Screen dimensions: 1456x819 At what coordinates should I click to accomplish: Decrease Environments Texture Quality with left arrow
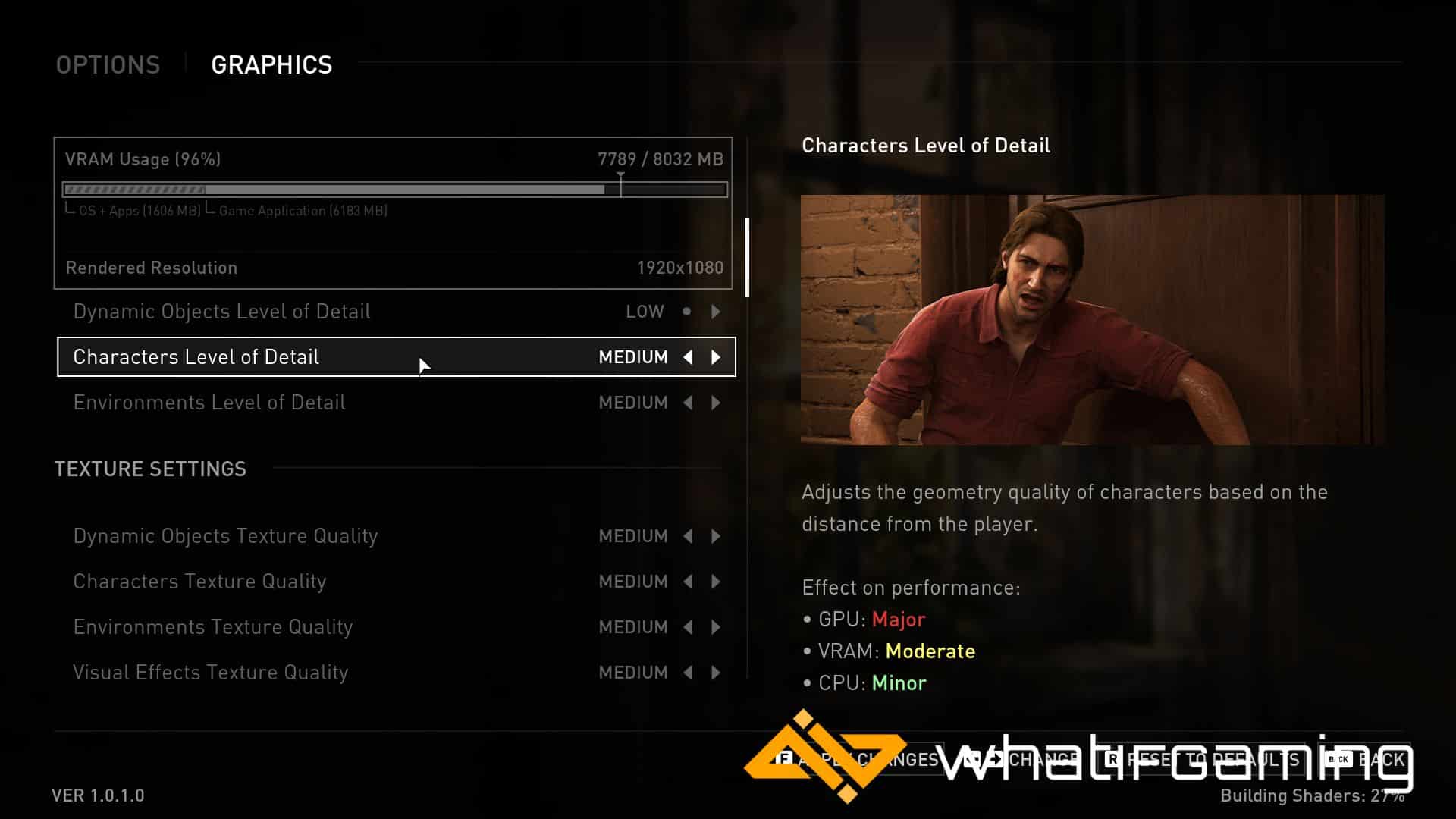pyautogui.click(x=688, y=627)
